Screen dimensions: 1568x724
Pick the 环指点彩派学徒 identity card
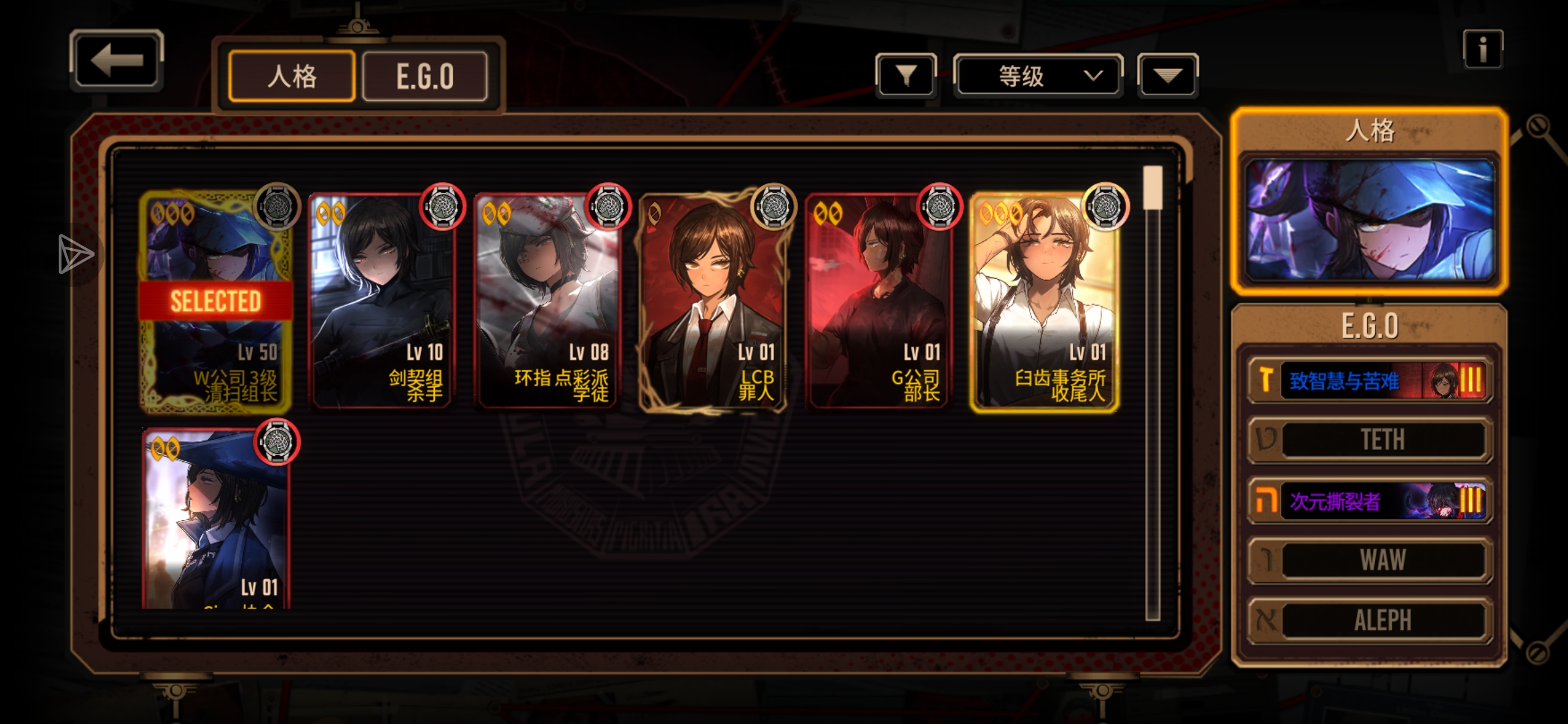pyautogui.click(x=547, y=302)
